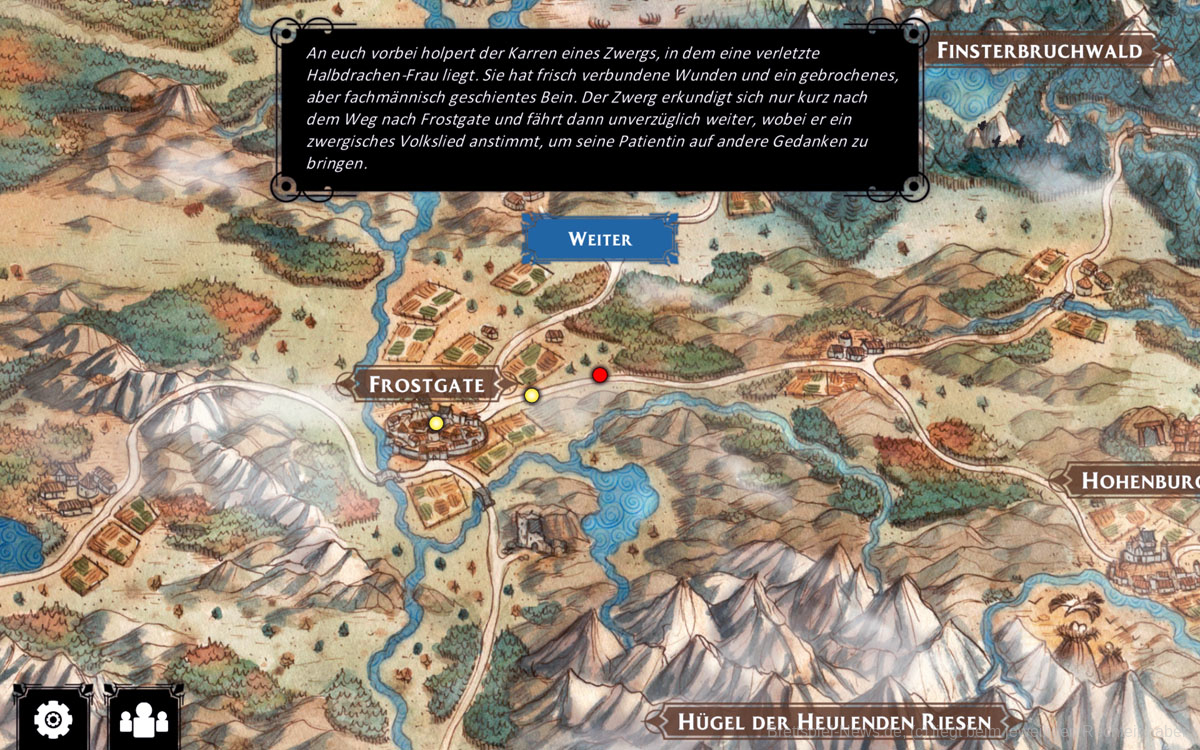The width and height of the screenshot is (1200, 750).
Task: Open the party members screen
Action: [144, 718]
